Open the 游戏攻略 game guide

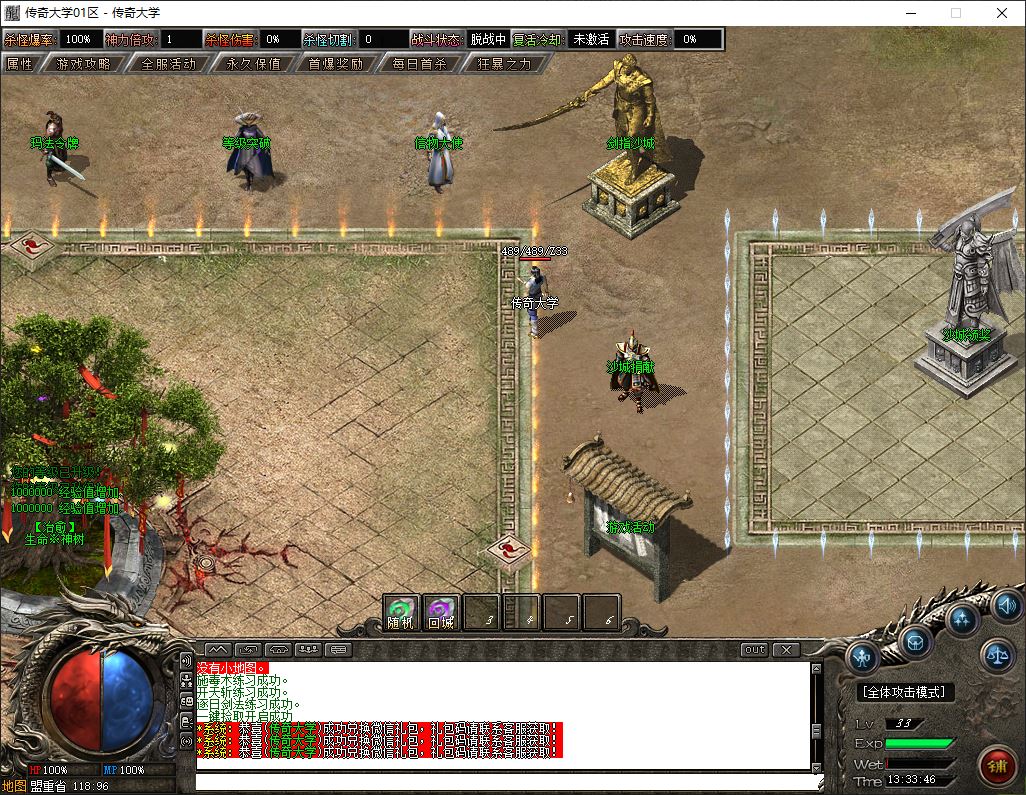coord(83,63)
